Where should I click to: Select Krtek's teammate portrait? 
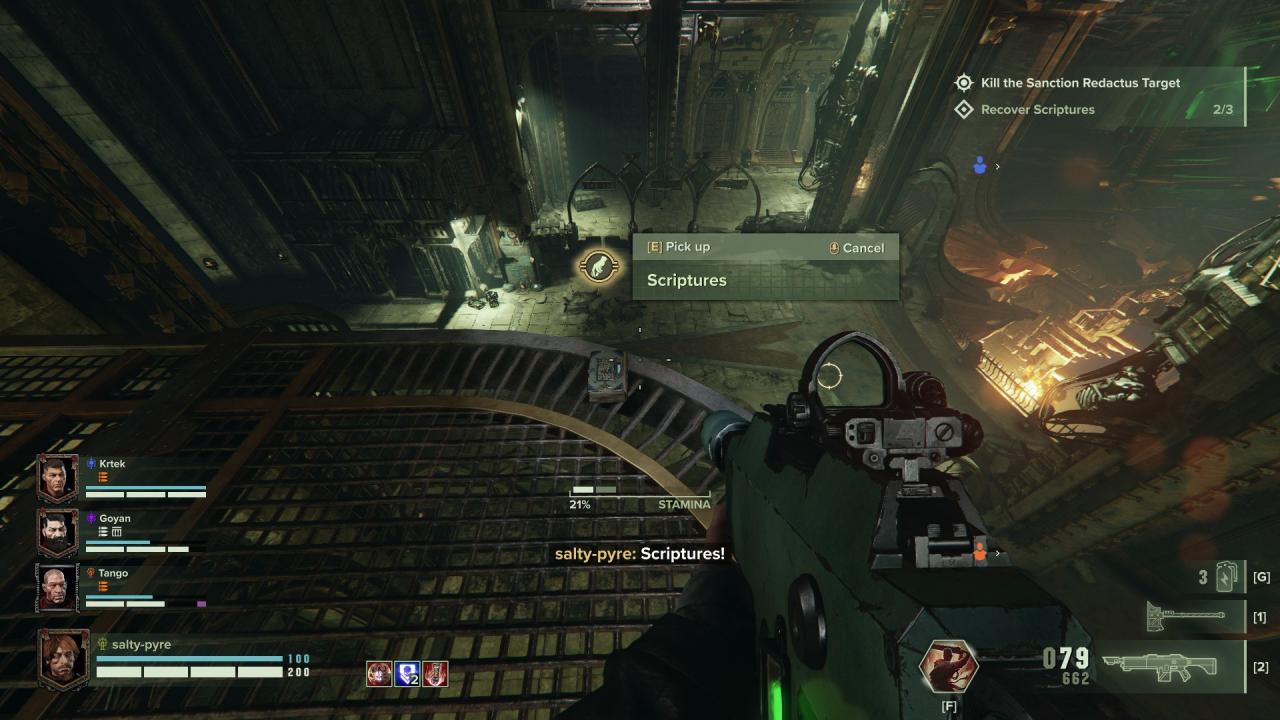point(58,478)
